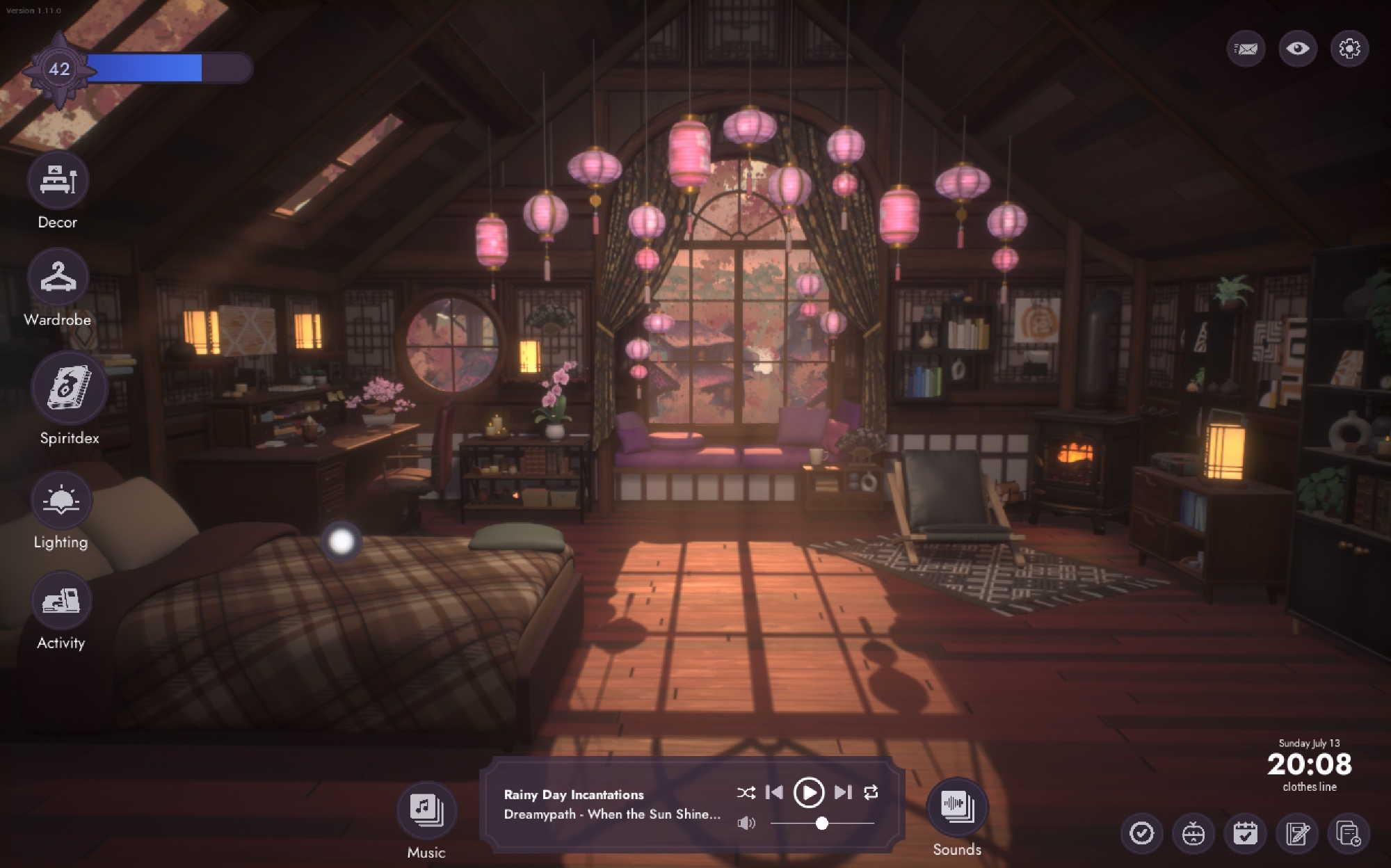Open the Activity menu
The height and width of the screenshot is (868, 1391).
pos(61,601)
